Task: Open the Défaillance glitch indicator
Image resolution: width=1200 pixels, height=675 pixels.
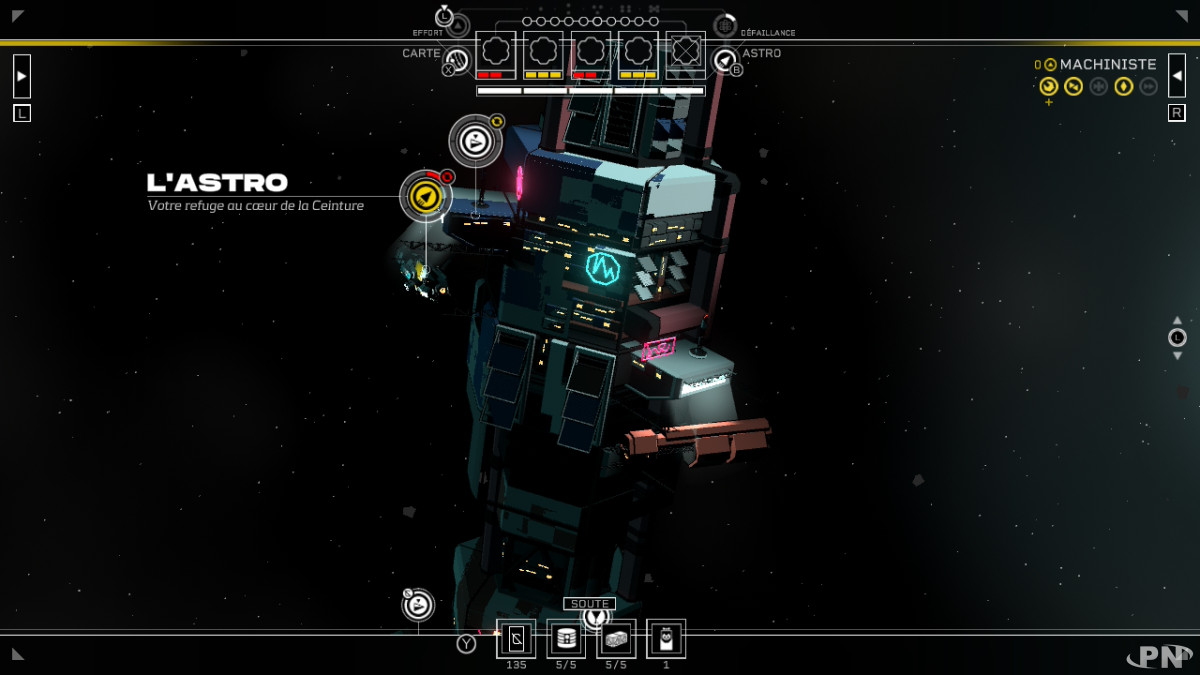Action: point(725,26)
